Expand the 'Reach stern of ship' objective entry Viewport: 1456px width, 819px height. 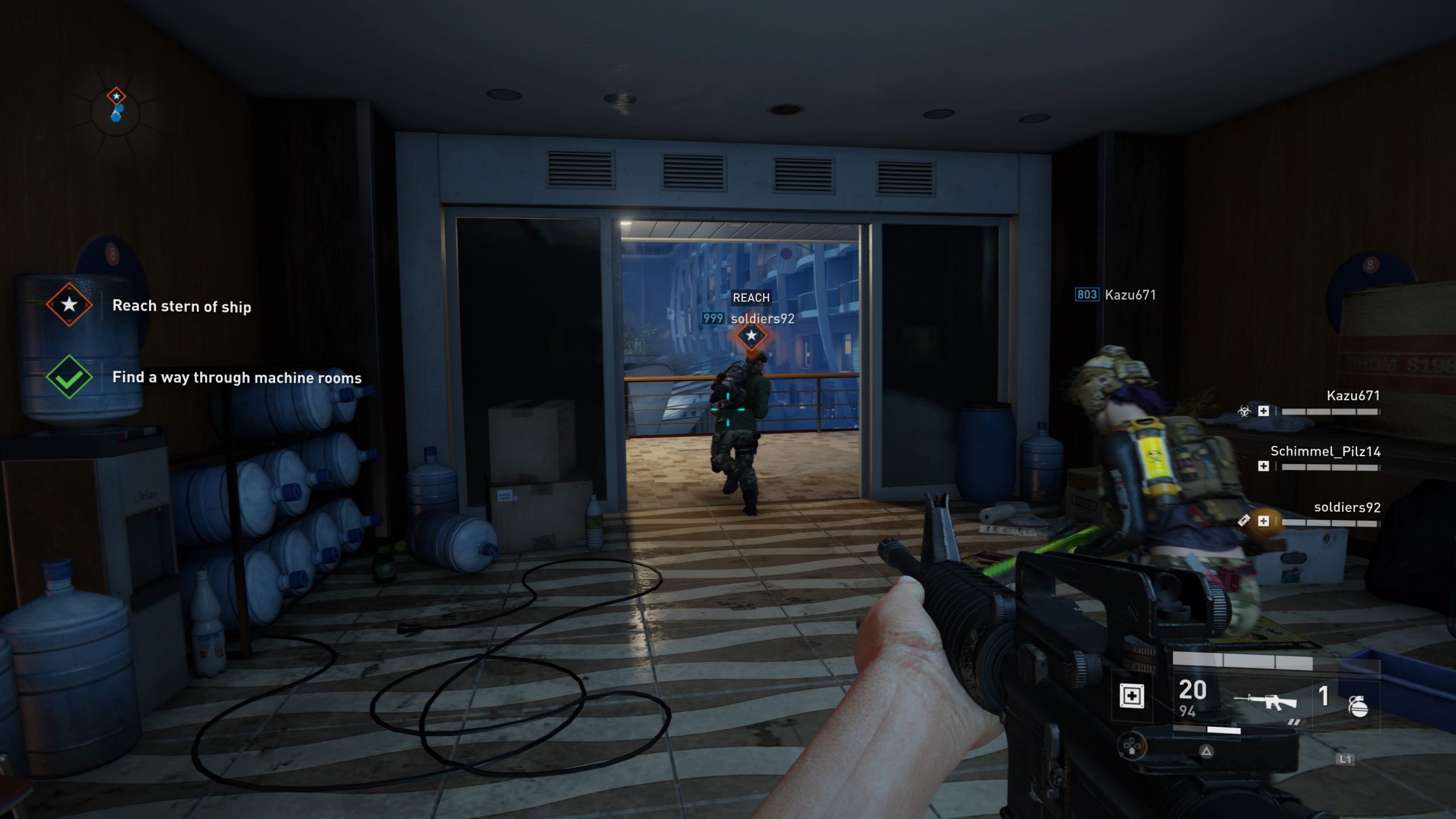point(180,305)
